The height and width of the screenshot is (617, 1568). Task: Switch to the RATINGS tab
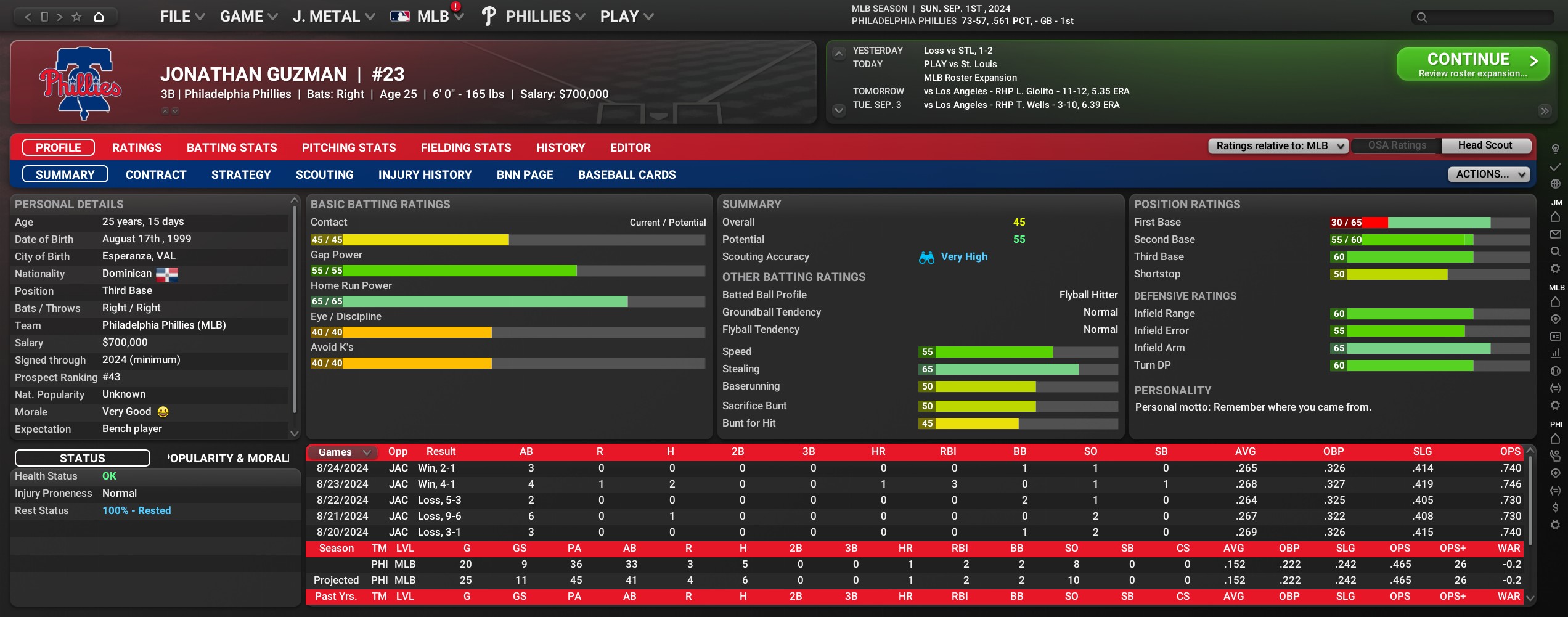click(x=137, y=148)
